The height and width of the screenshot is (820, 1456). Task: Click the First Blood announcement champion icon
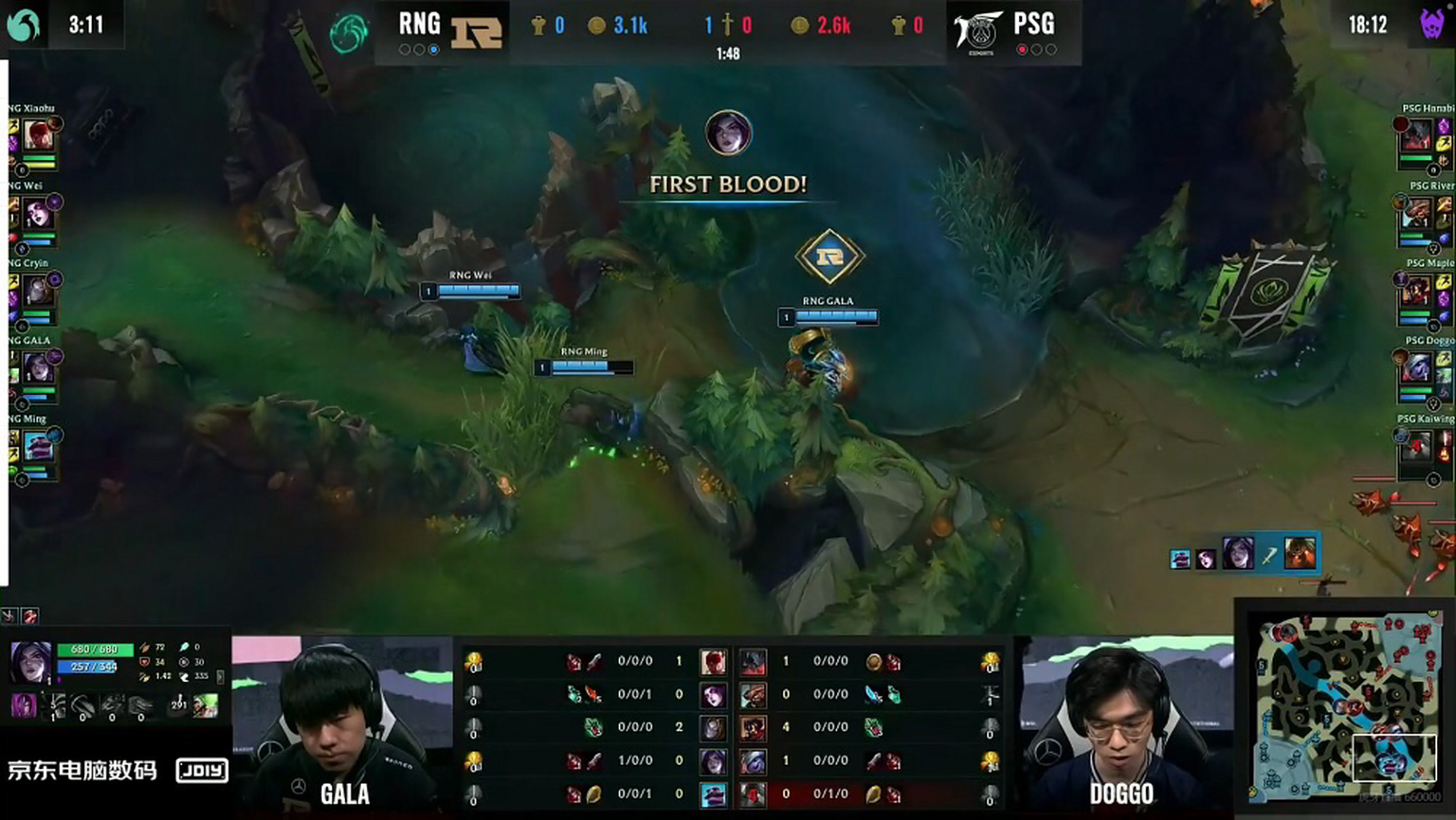[x=728, y=133]
